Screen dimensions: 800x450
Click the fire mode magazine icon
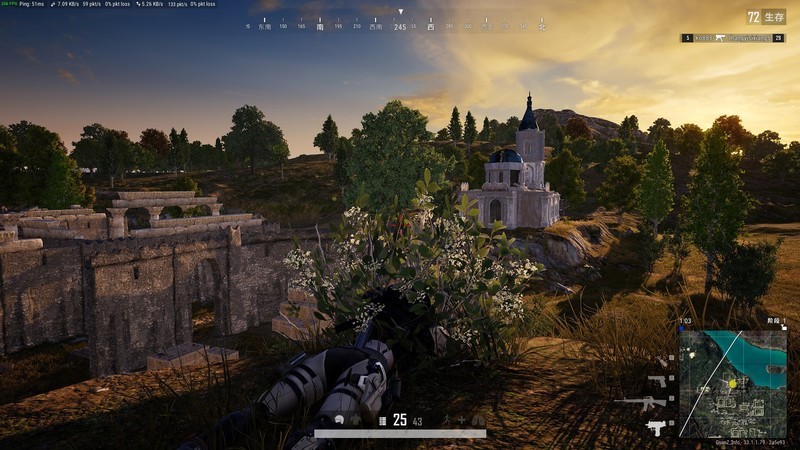click(x=381, y=421)
